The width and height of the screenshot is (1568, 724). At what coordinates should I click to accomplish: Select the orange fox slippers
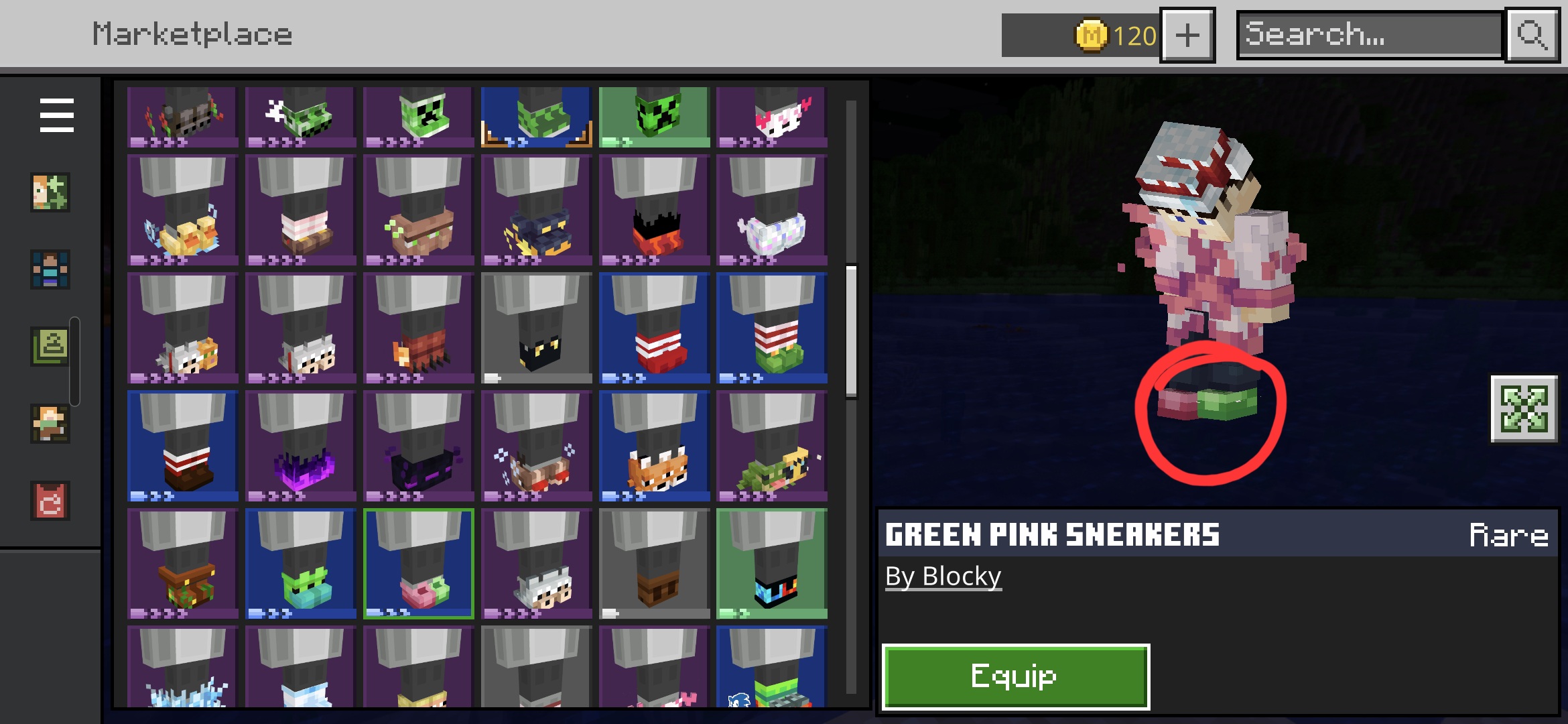(654, 446)
